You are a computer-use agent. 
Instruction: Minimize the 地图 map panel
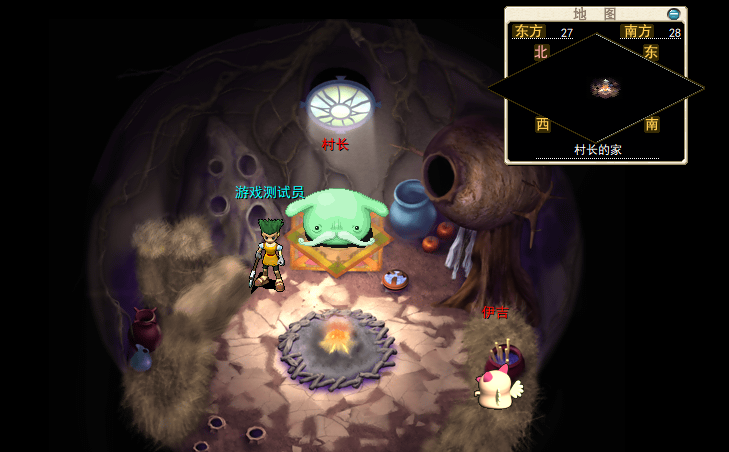pyautogui.click(x=674, y=14)
